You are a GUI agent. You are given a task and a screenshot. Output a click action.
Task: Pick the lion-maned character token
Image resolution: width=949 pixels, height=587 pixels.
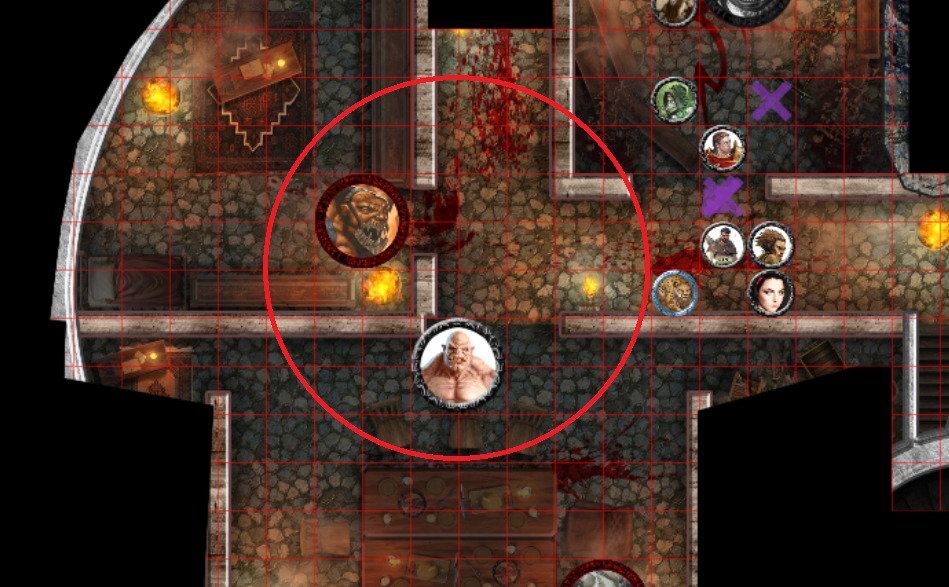770,244
